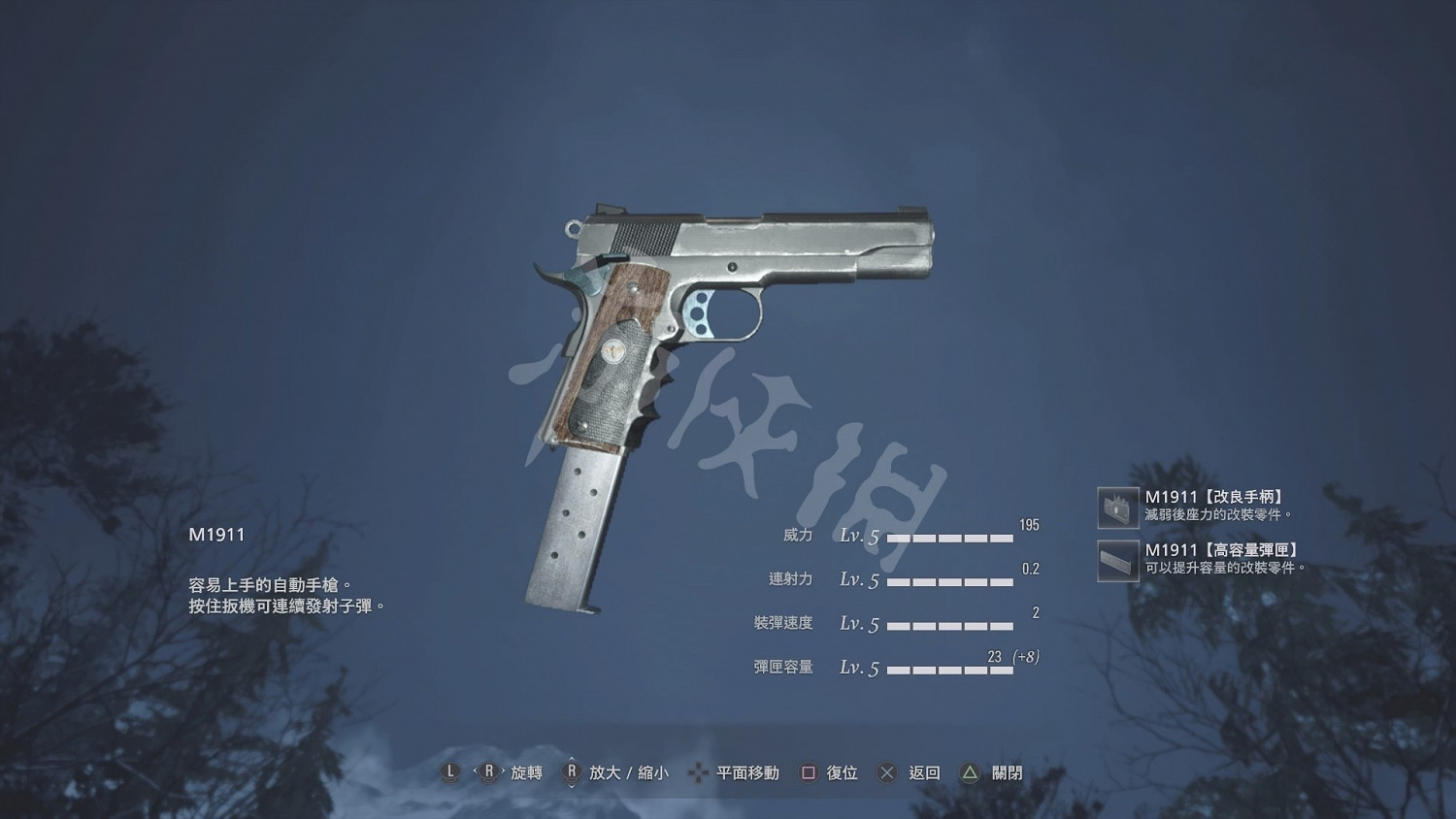Click the D-pad icon for 平面移動
The height and width of the screenshot is (819, 1456).
click(699, 772)
